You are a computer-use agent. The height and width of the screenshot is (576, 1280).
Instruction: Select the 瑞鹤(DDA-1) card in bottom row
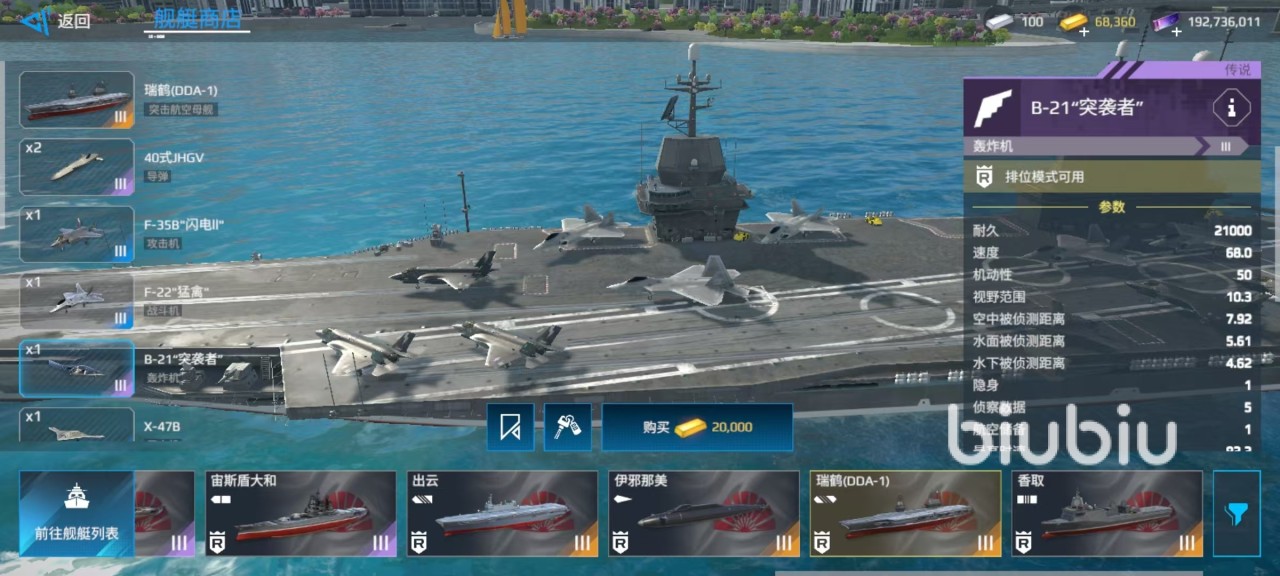pos(905,514)
